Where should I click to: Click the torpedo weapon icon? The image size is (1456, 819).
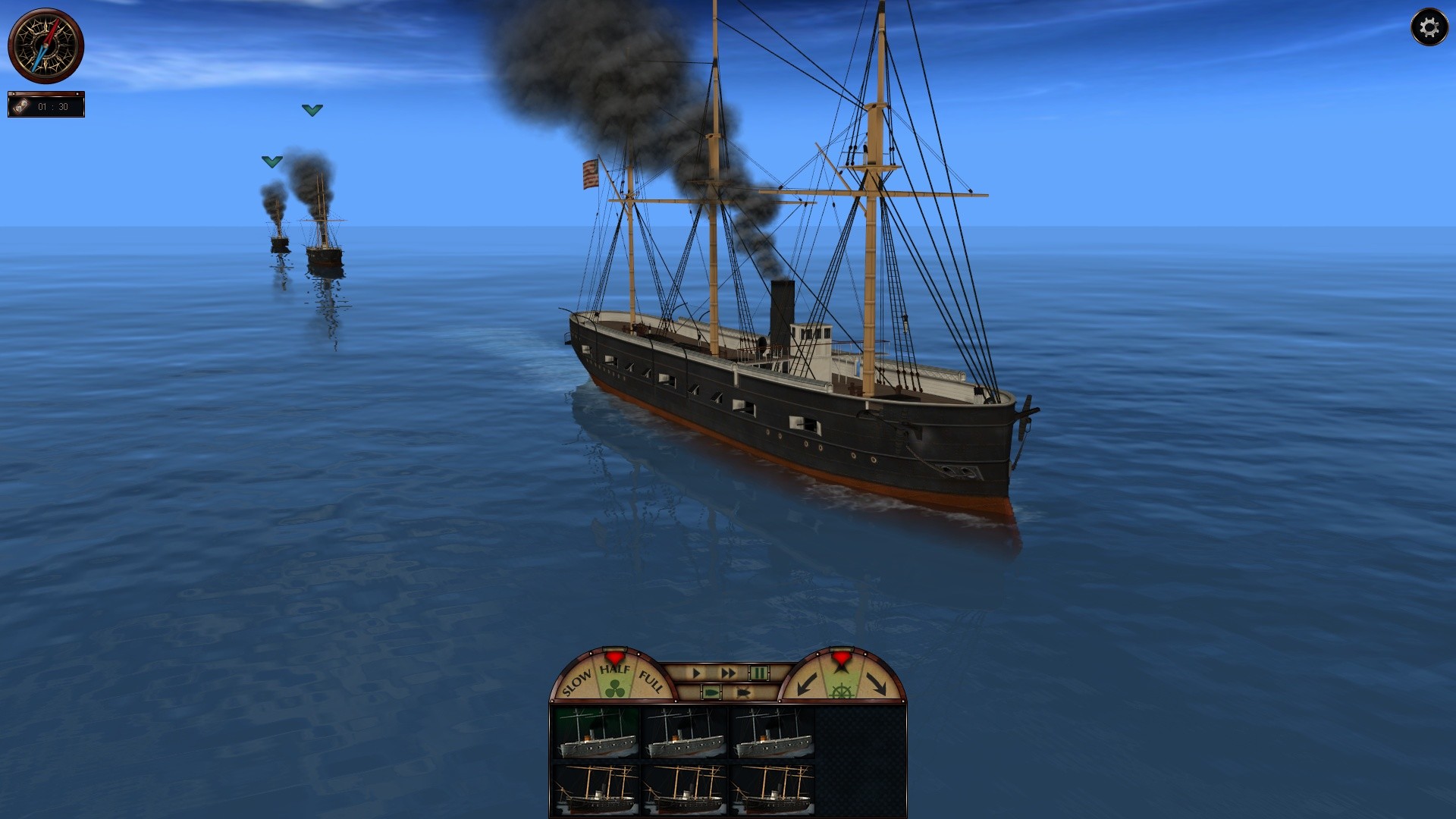[x=743, y=691]
